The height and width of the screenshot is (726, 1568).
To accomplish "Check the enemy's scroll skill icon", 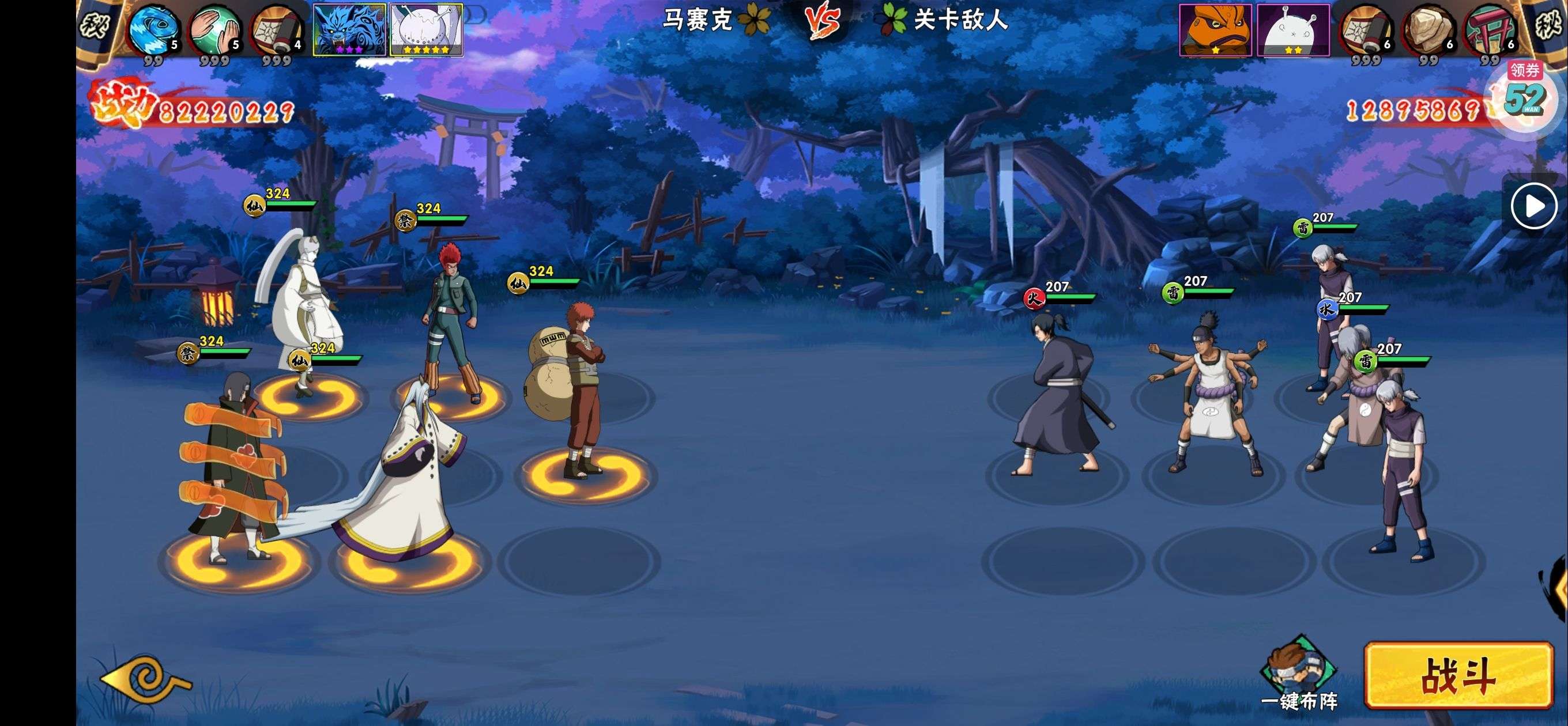I will (1366, 29).
